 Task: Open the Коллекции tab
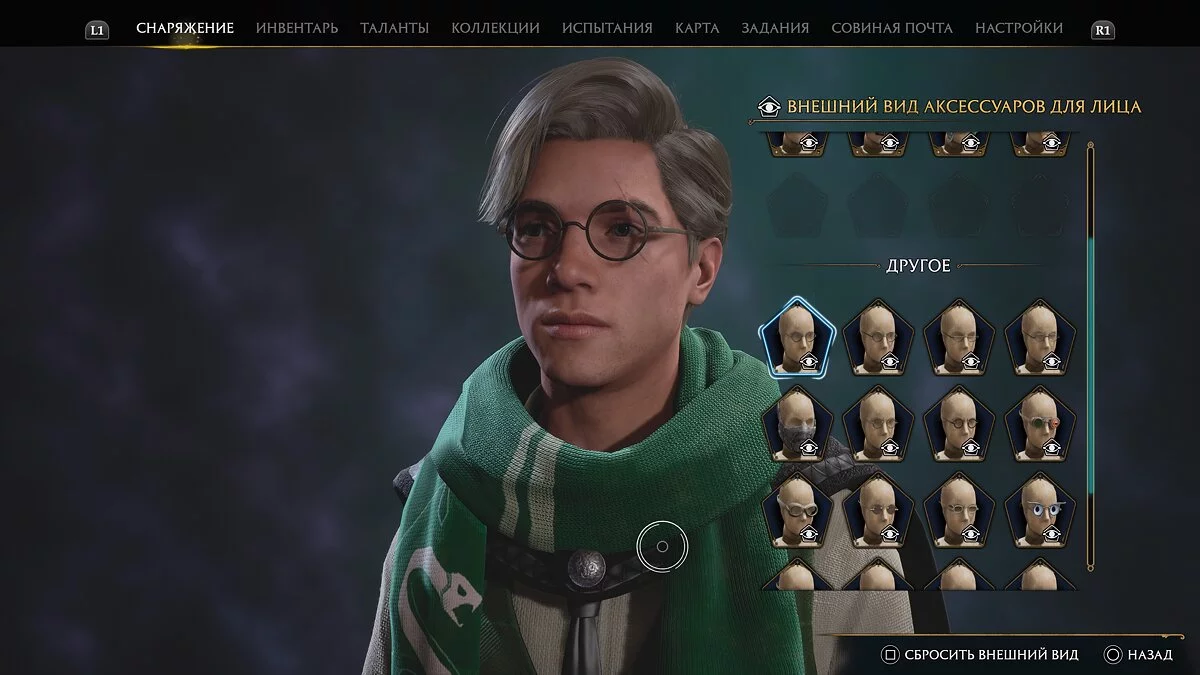tap(495, 28)
